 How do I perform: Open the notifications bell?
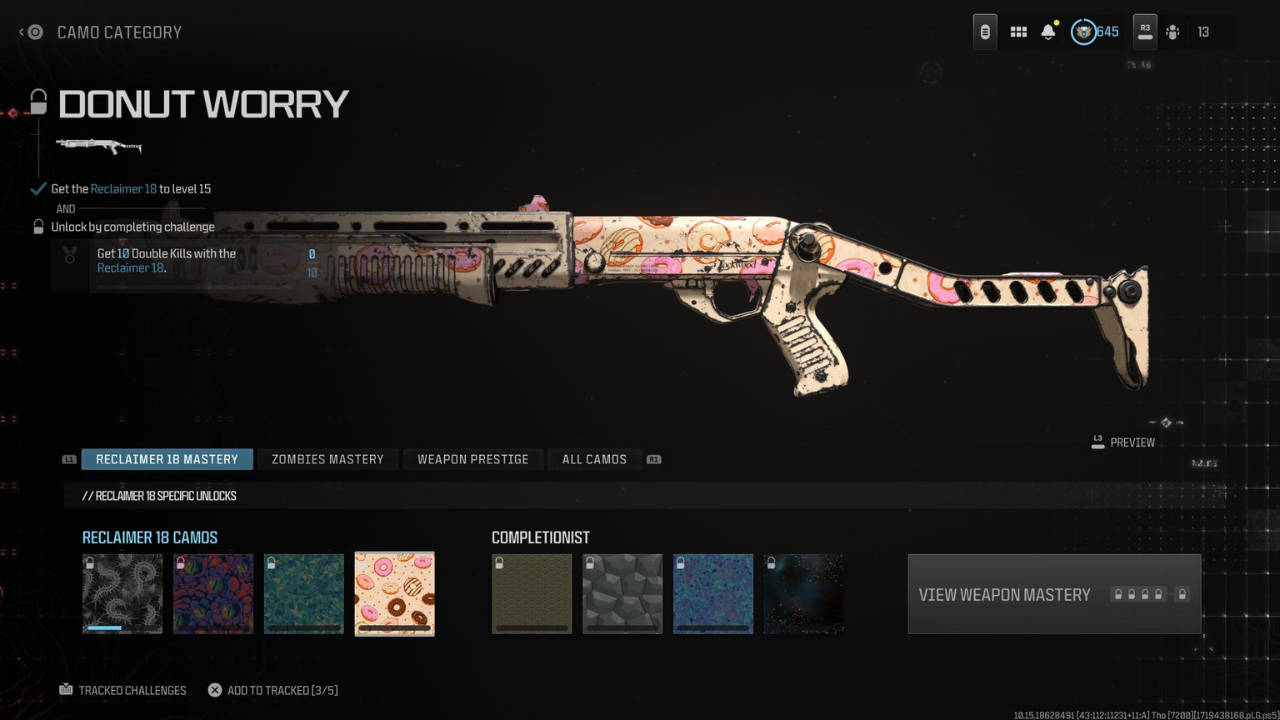[x=1048, y=31]
